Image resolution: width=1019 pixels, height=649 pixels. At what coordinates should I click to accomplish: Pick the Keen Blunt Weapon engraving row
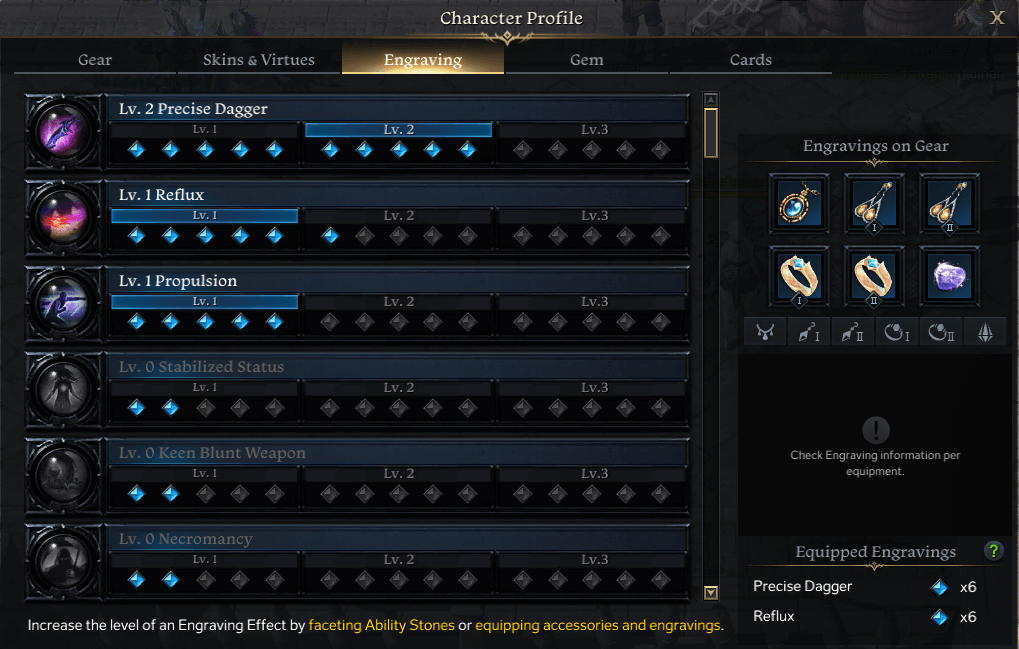tap(398, 453)
